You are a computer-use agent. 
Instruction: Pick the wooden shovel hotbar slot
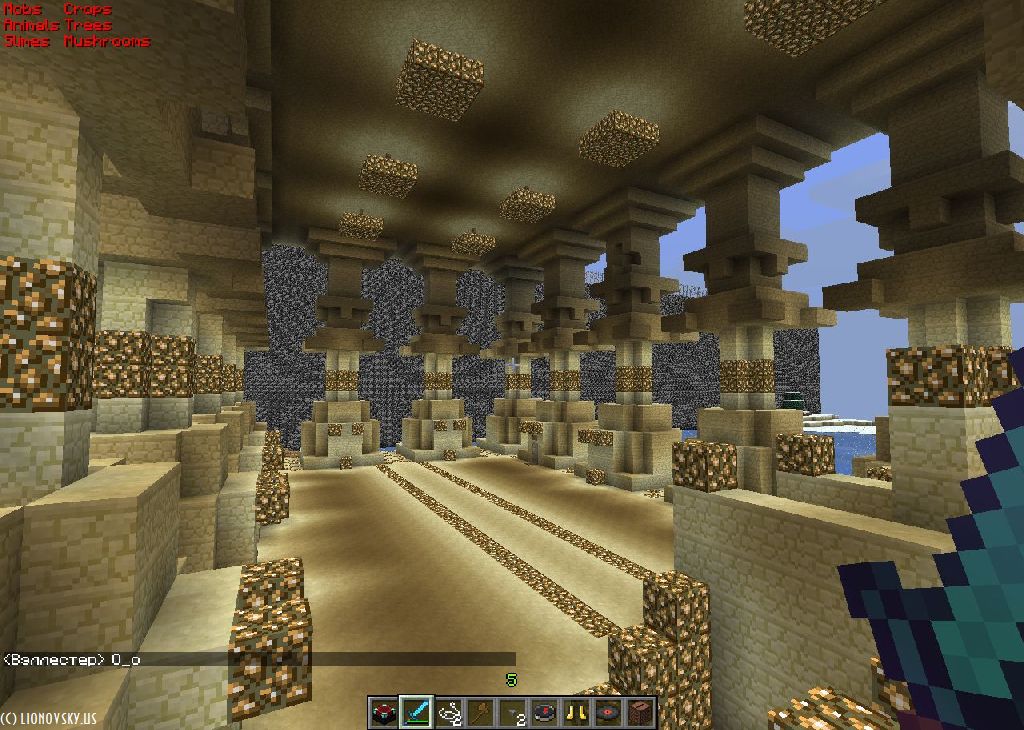pos(480,713)
